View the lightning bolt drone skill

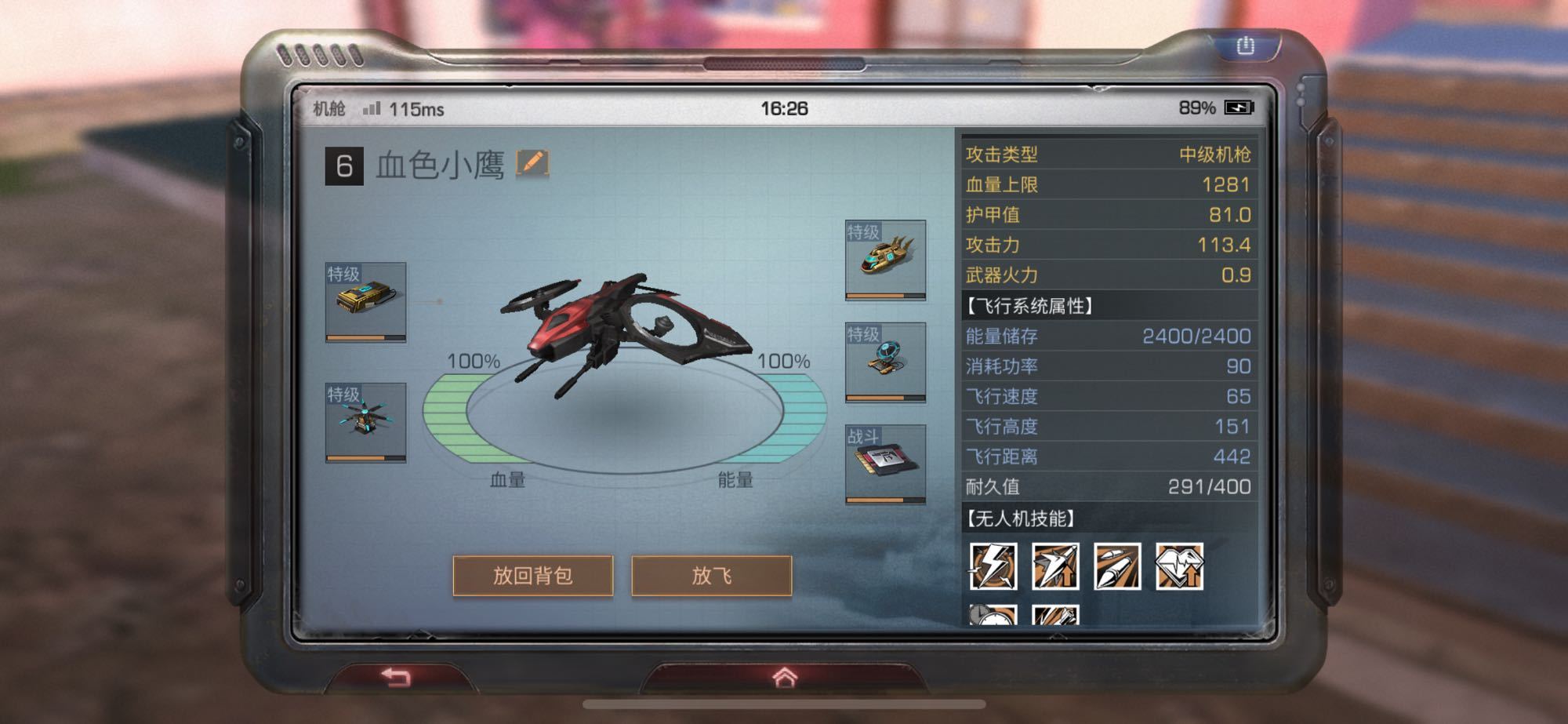pyautogui.click(x=993, y=566)
